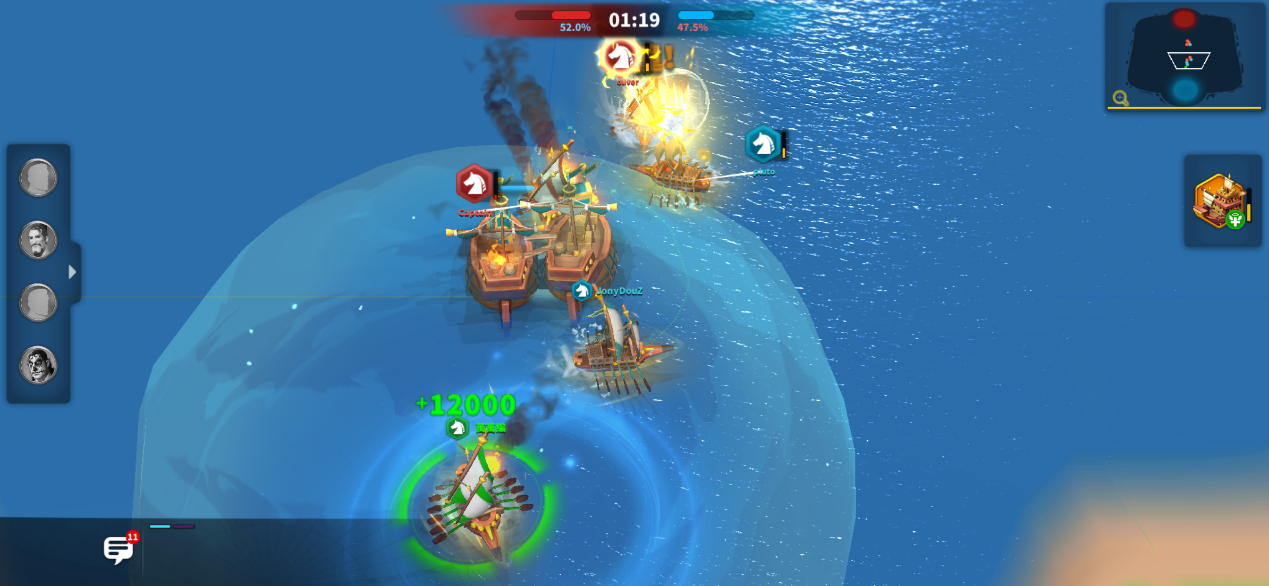Expand the crew panel with the arrow
Viewport: 1269px width, 586px height.
click(72, 272)
